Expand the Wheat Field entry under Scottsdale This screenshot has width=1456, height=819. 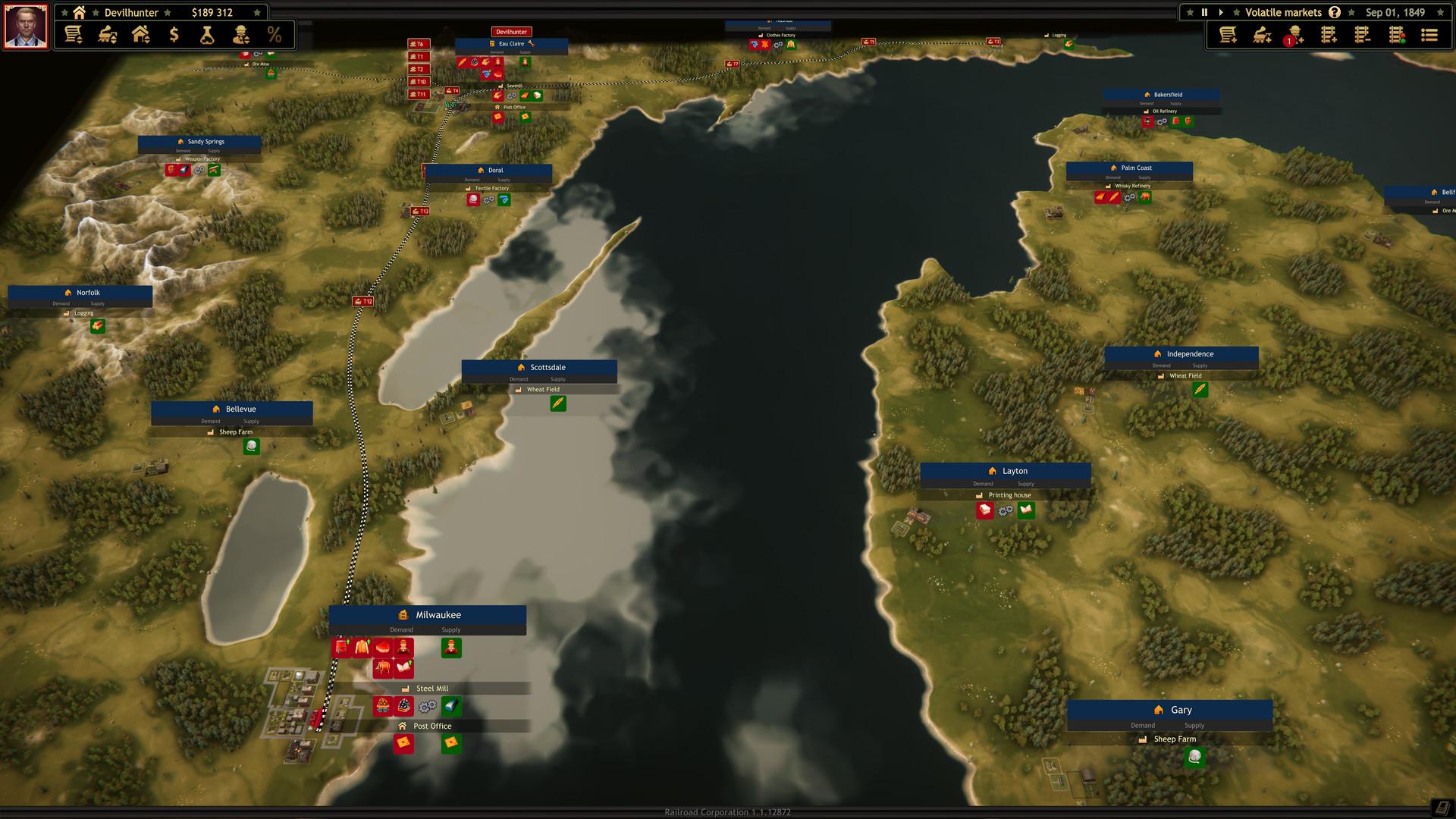543,389
